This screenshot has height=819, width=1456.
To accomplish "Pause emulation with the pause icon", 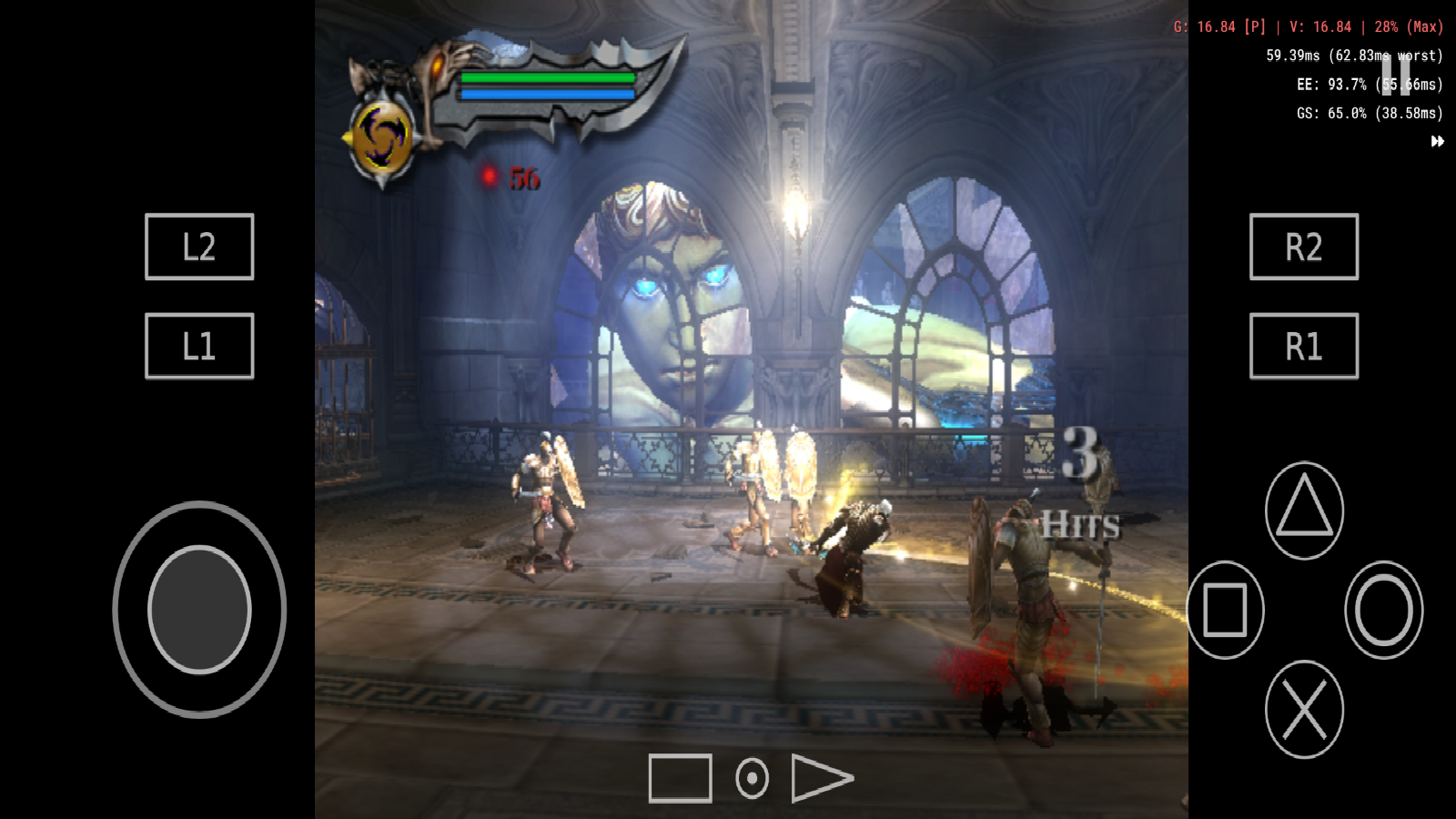I will [1395, 74].
